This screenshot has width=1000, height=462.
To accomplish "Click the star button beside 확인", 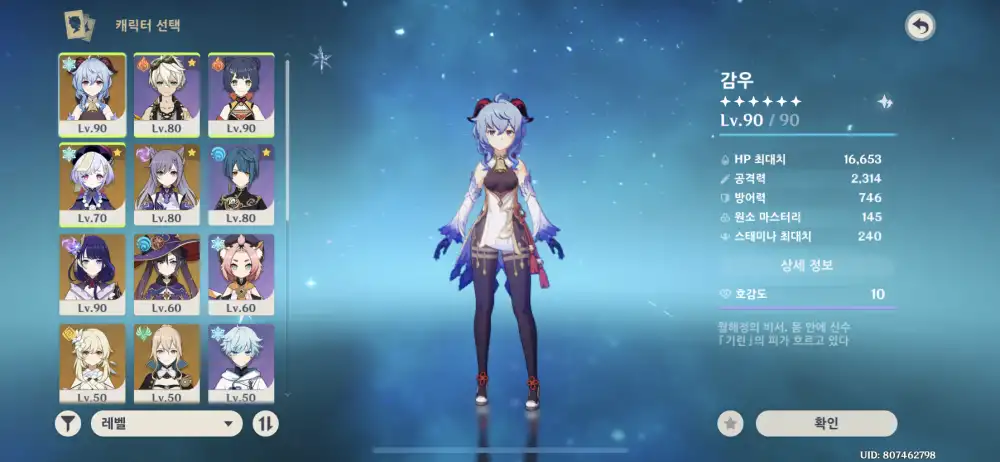I will 731,424.
